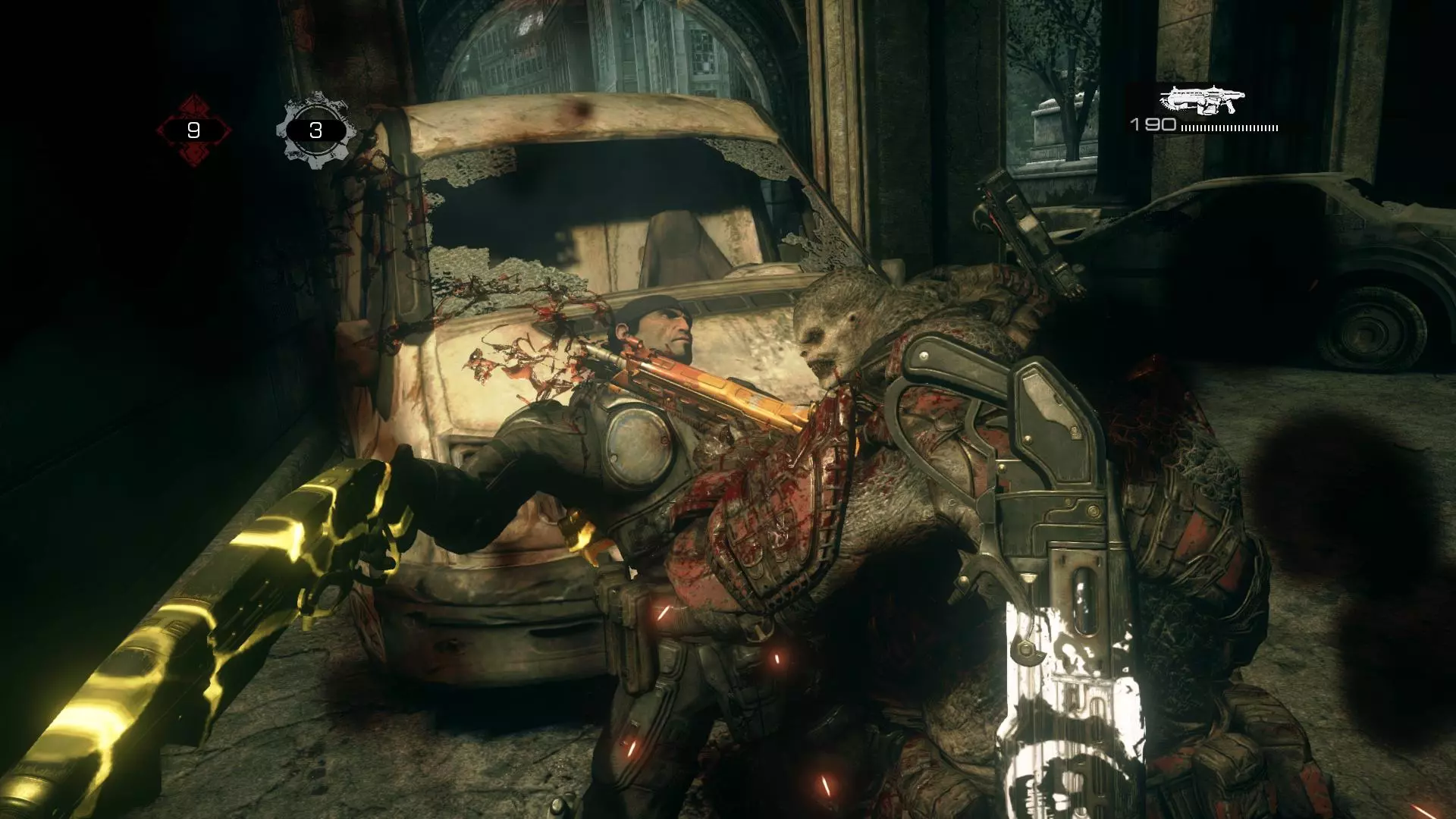Click the grey COG gear team emblem
This screenshot has height=819, width=1456.
pos(315,130)
